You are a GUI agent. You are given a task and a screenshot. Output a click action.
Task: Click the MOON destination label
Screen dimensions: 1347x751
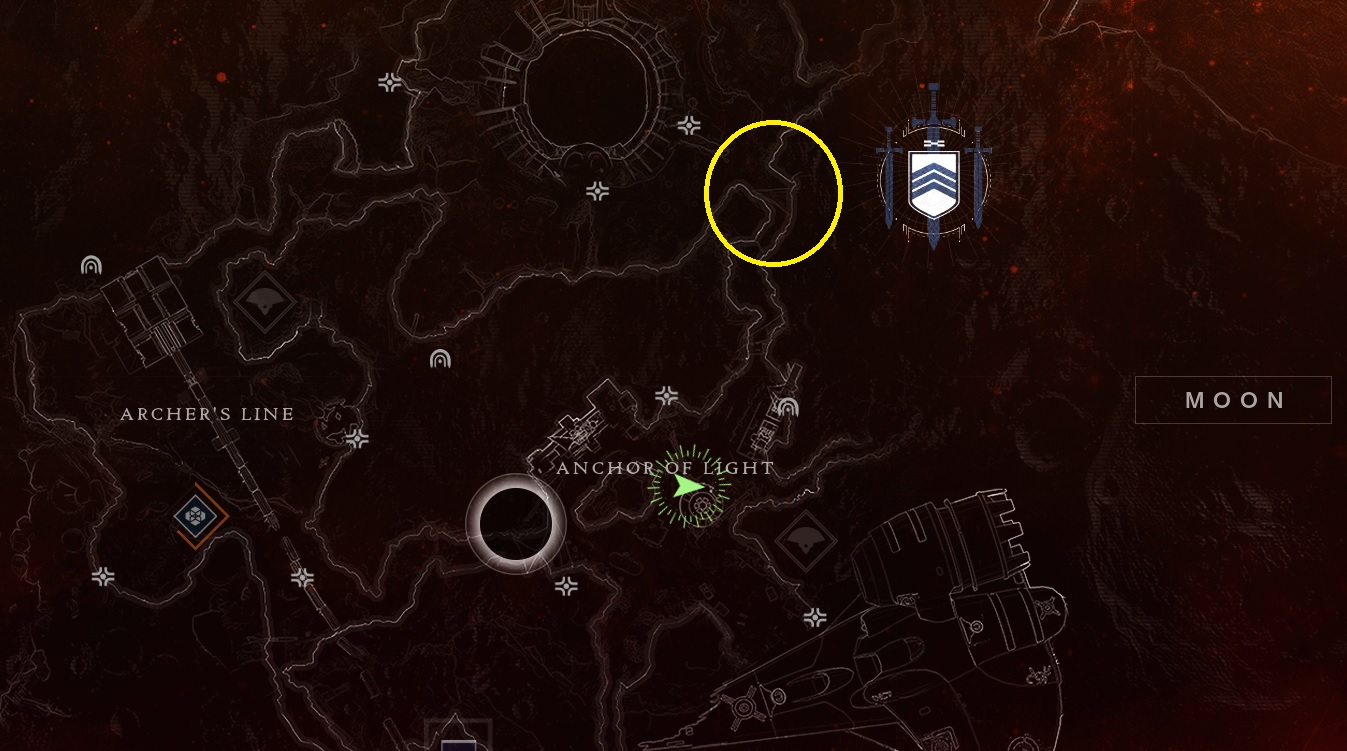1234,400
